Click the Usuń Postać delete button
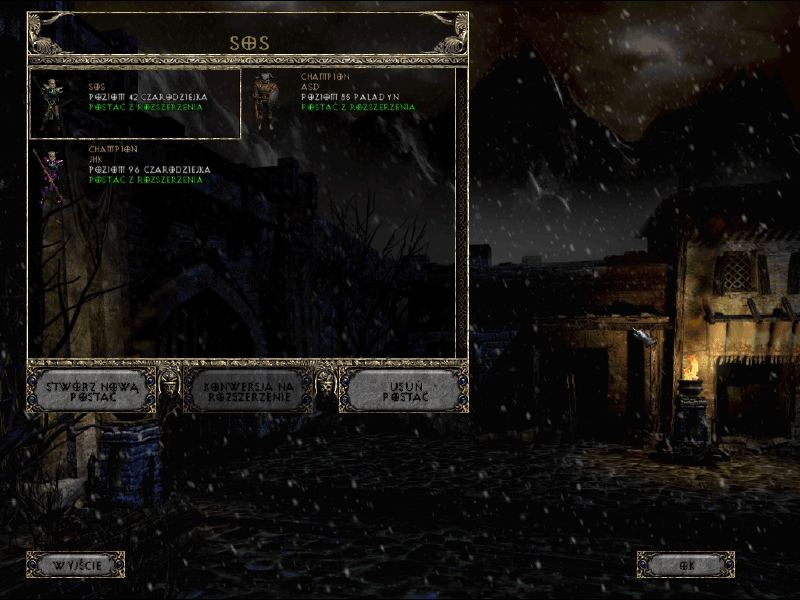The image size is (800, 600). (404, 390)
